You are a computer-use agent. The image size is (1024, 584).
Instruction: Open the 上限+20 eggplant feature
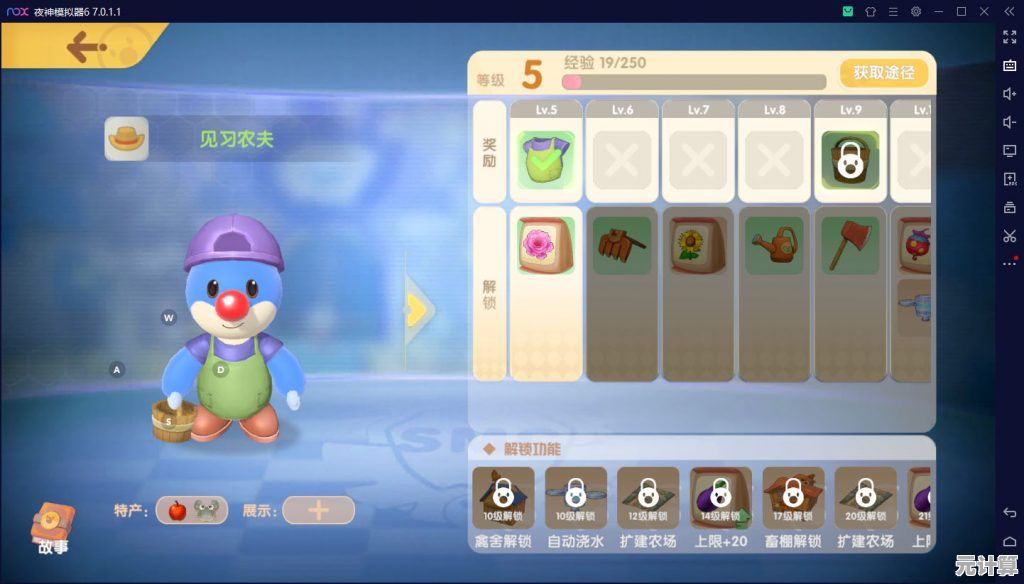tap(720, 498)
